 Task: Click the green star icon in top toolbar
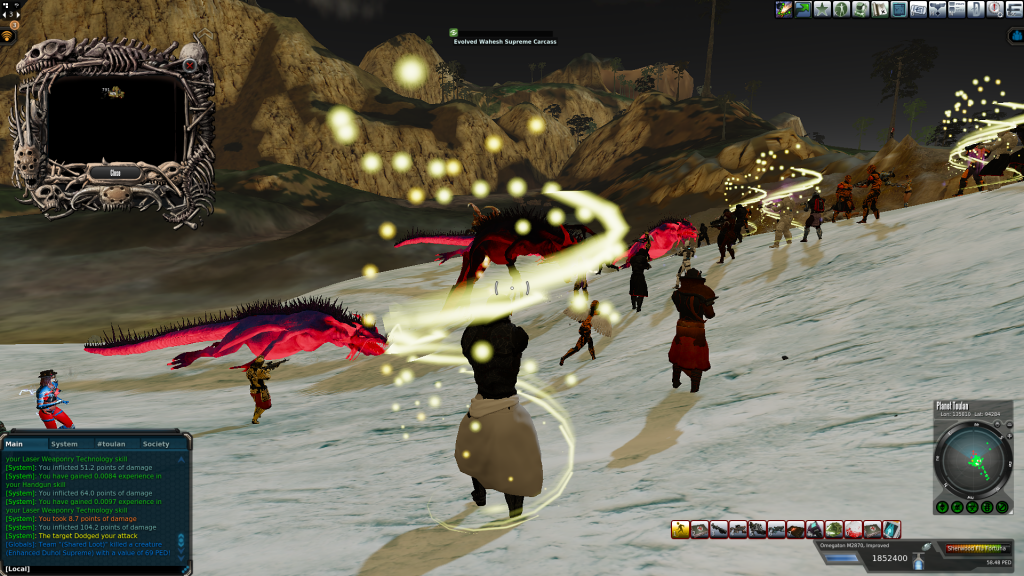[823, 9]
